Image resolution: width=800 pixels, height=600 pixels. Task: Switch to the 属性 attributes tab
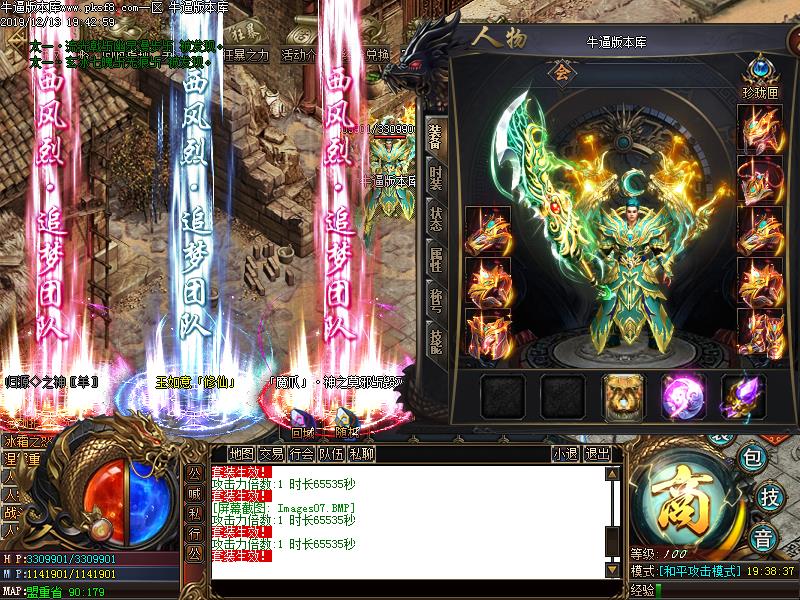[435, 261]
